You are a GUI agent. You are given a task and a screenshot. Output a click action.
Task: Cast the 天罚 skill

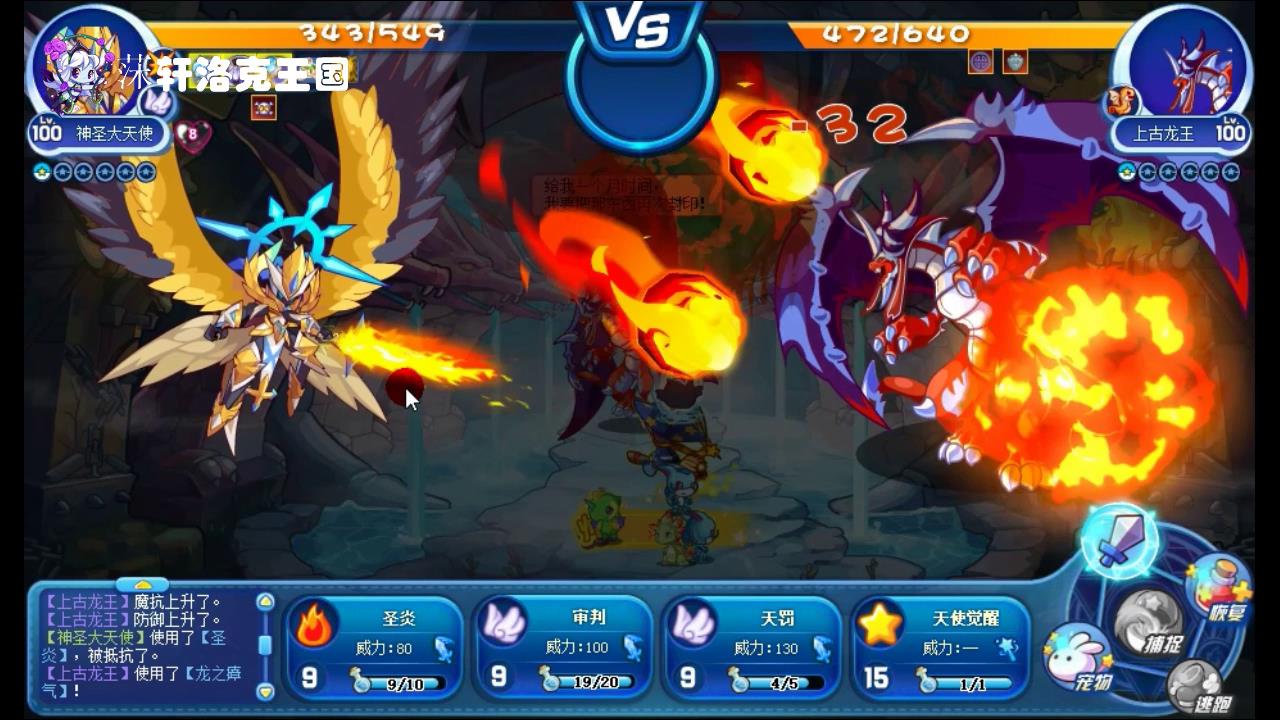pos(751,646)
